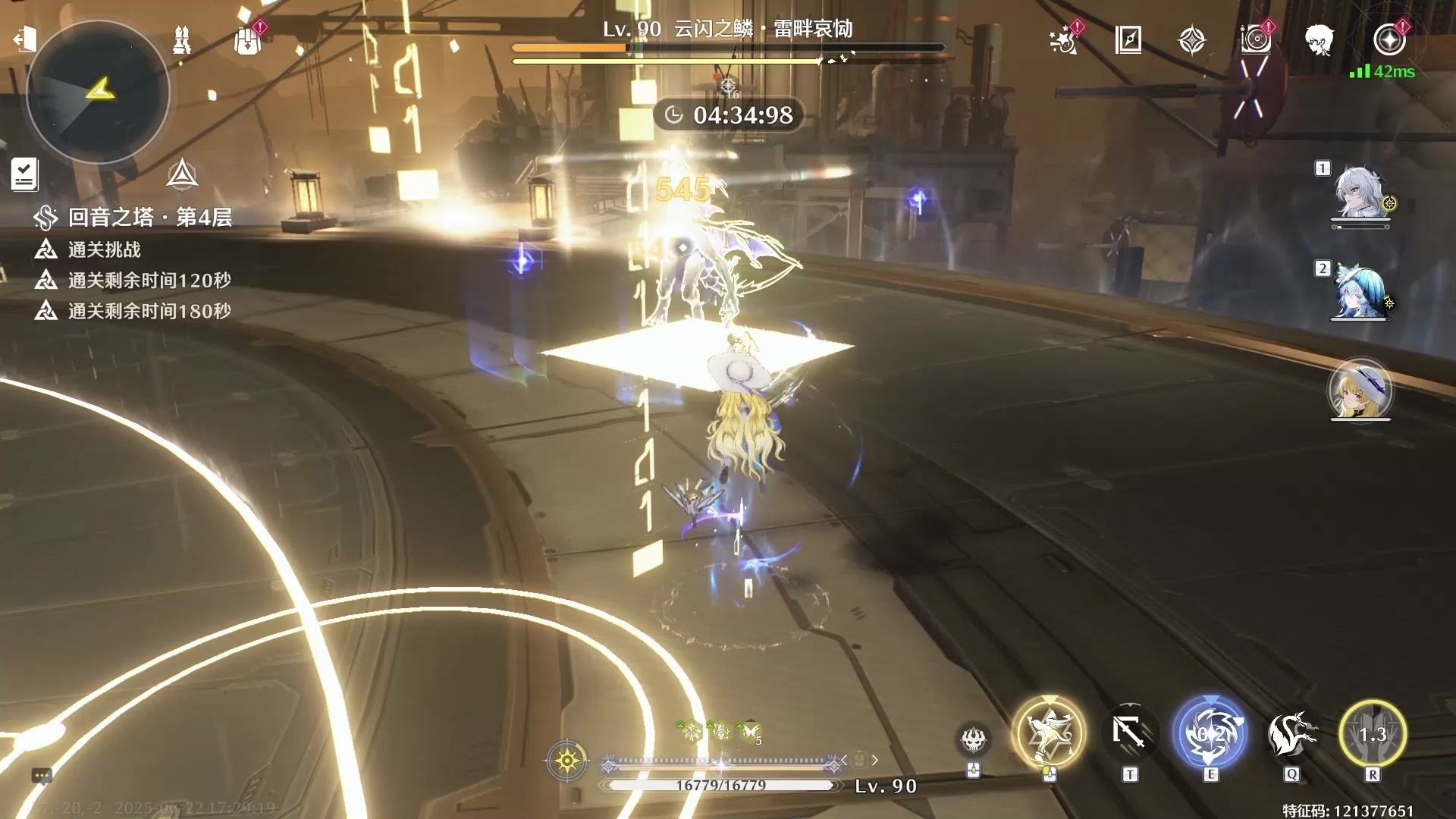Open the circular star menu icon
The width and height of the screenshot is (1456, 819).
[x=1389, y=39]
